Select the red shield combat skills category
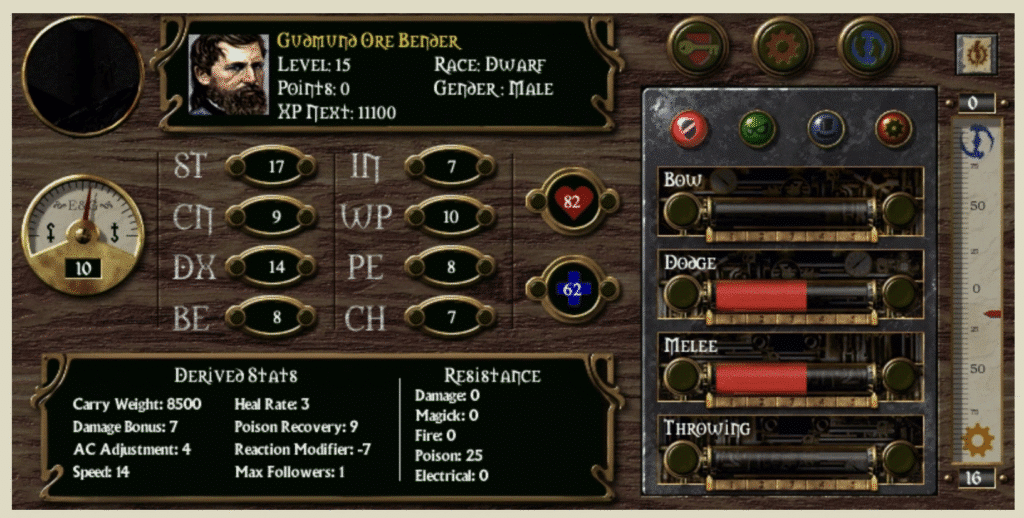Viewport: 1024px width, 518px height. (690, 128)
